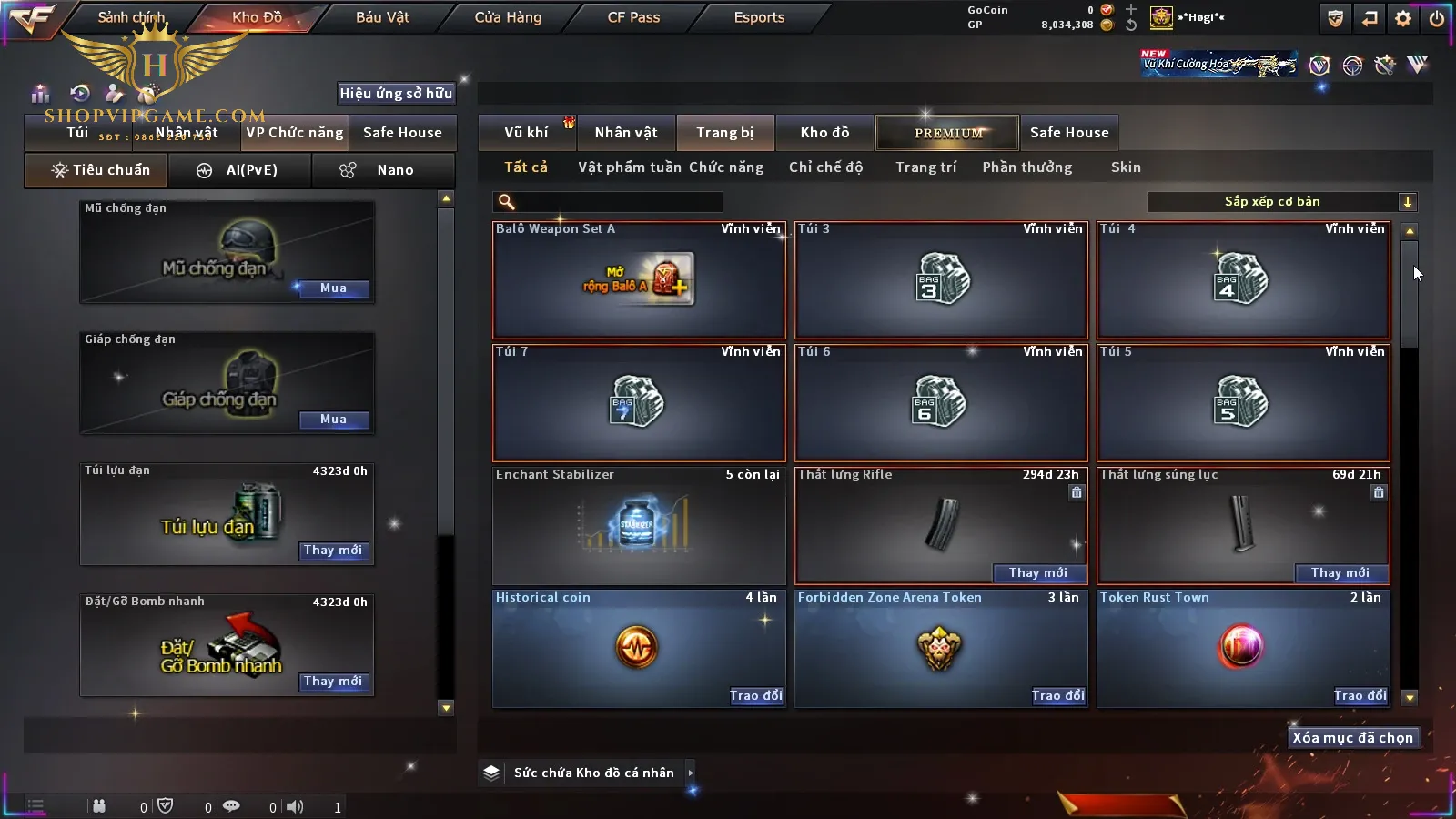Image resolution: width=1456 pixels, height=819 pixels.
Task: Select the PREMIUM storage tab
Action: pos(948,133)
